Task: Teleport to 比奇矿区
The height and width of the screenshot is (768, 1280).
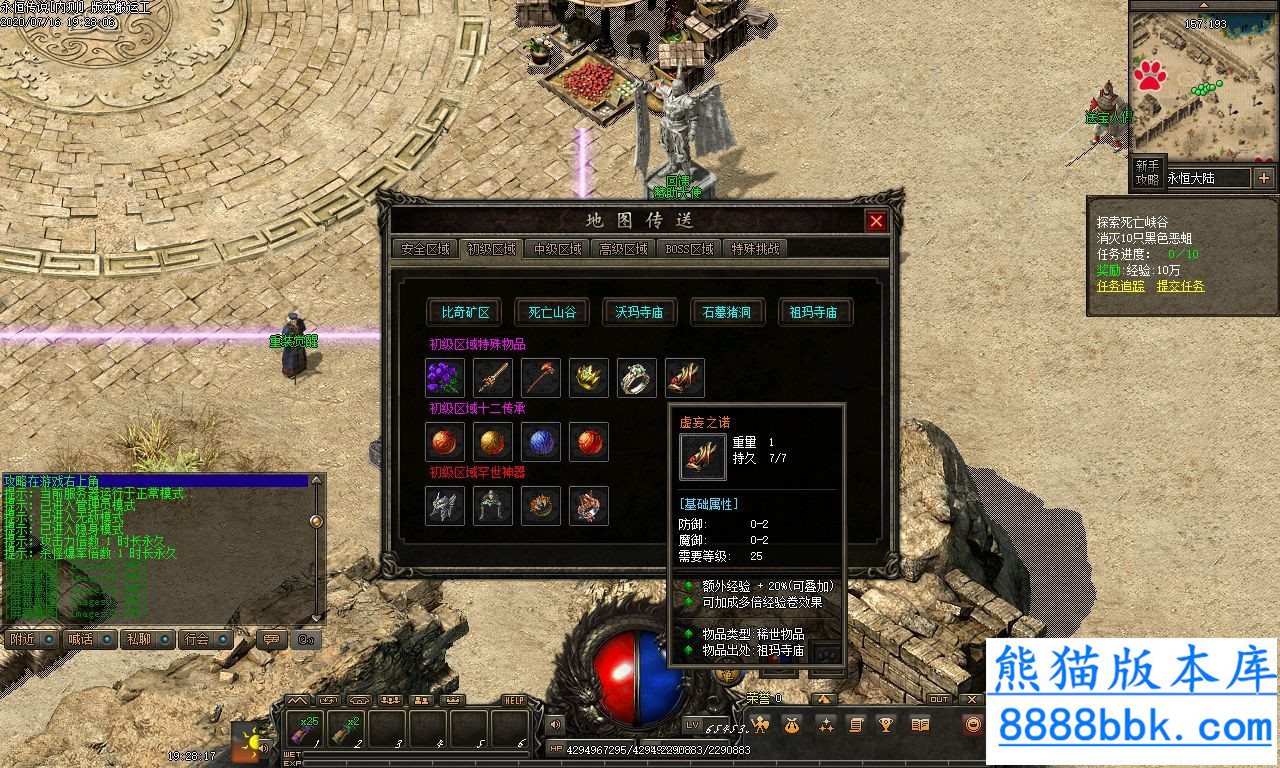Action: (x=466, y=312)
